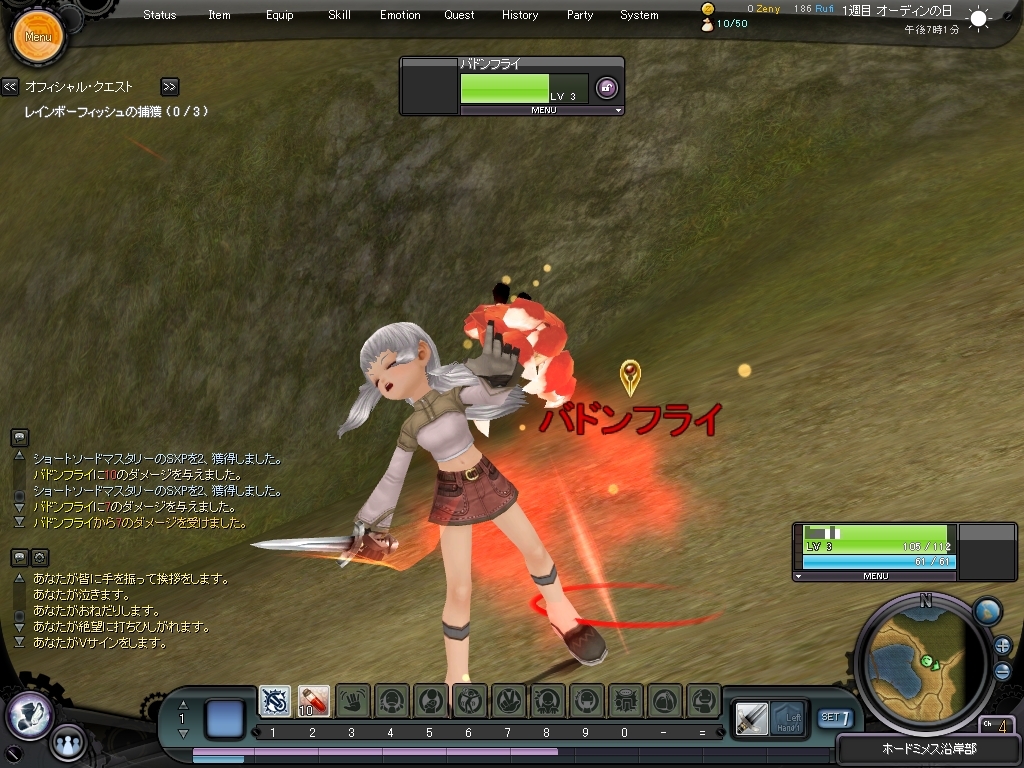Show the next quest with the >> arrow
Viewport: 1024px width, 768px height.
pyautogui.click(x=169, y=87)
